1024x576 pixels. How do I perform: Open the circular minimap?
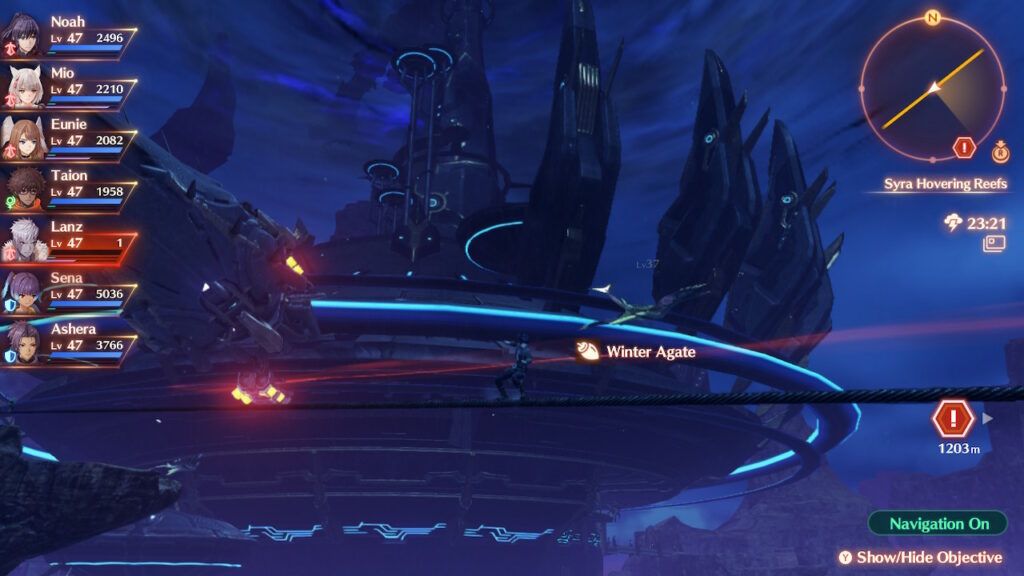pos(931,88)
